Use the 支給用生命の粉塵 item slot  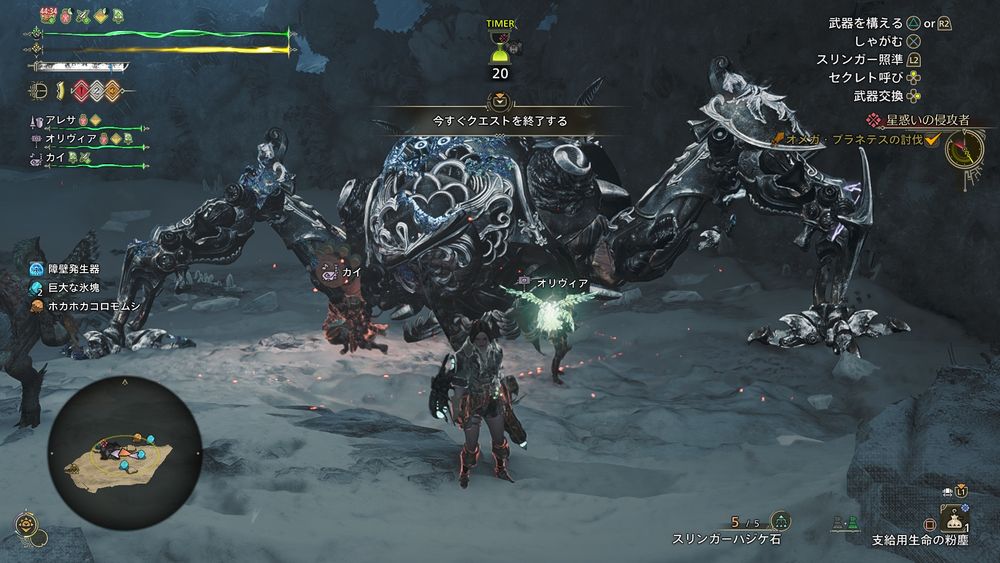pyautogui.click(x=956, y=521)
